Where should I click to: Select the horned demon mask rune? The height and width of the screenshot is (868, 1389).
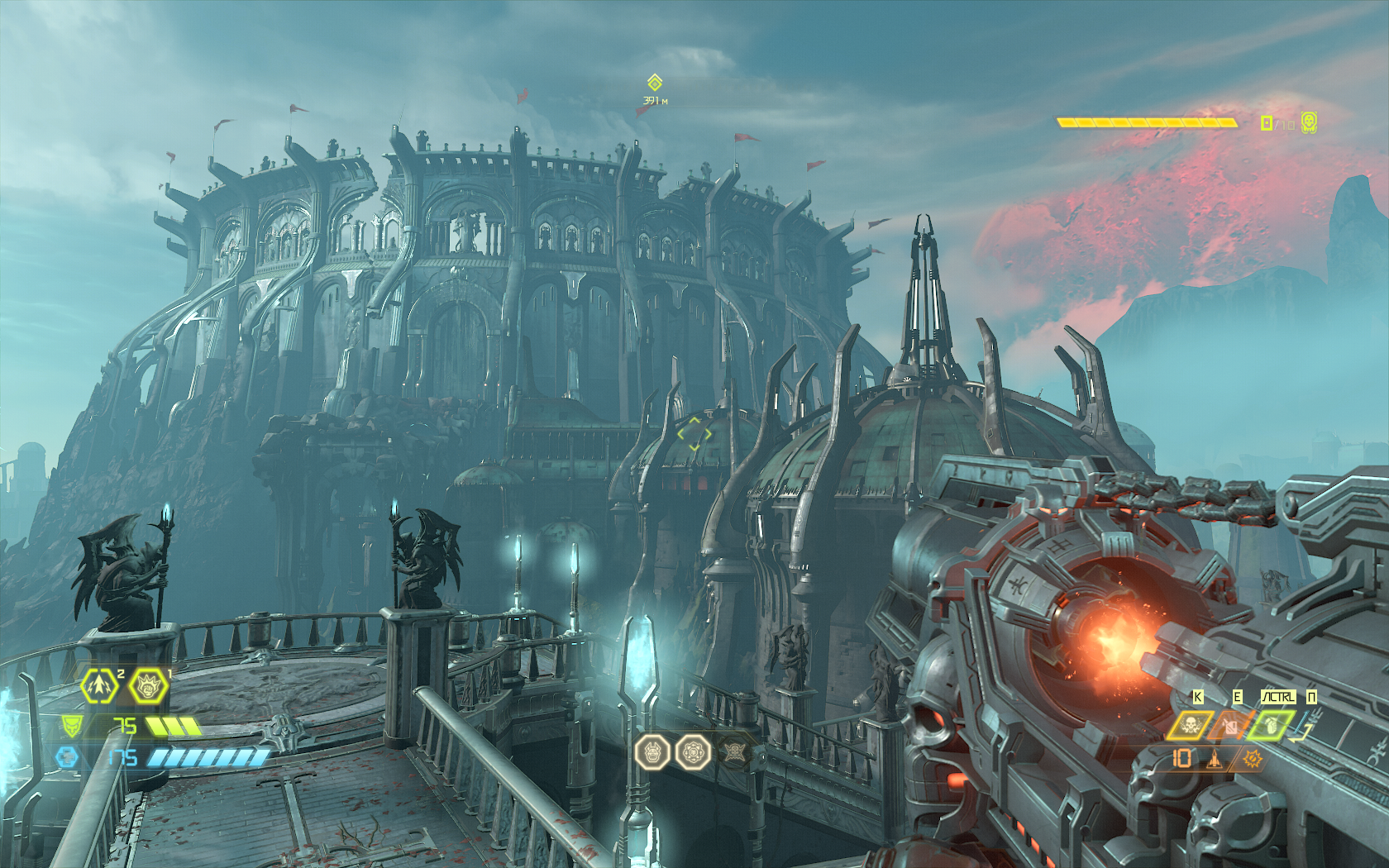(x=652, y=752)
